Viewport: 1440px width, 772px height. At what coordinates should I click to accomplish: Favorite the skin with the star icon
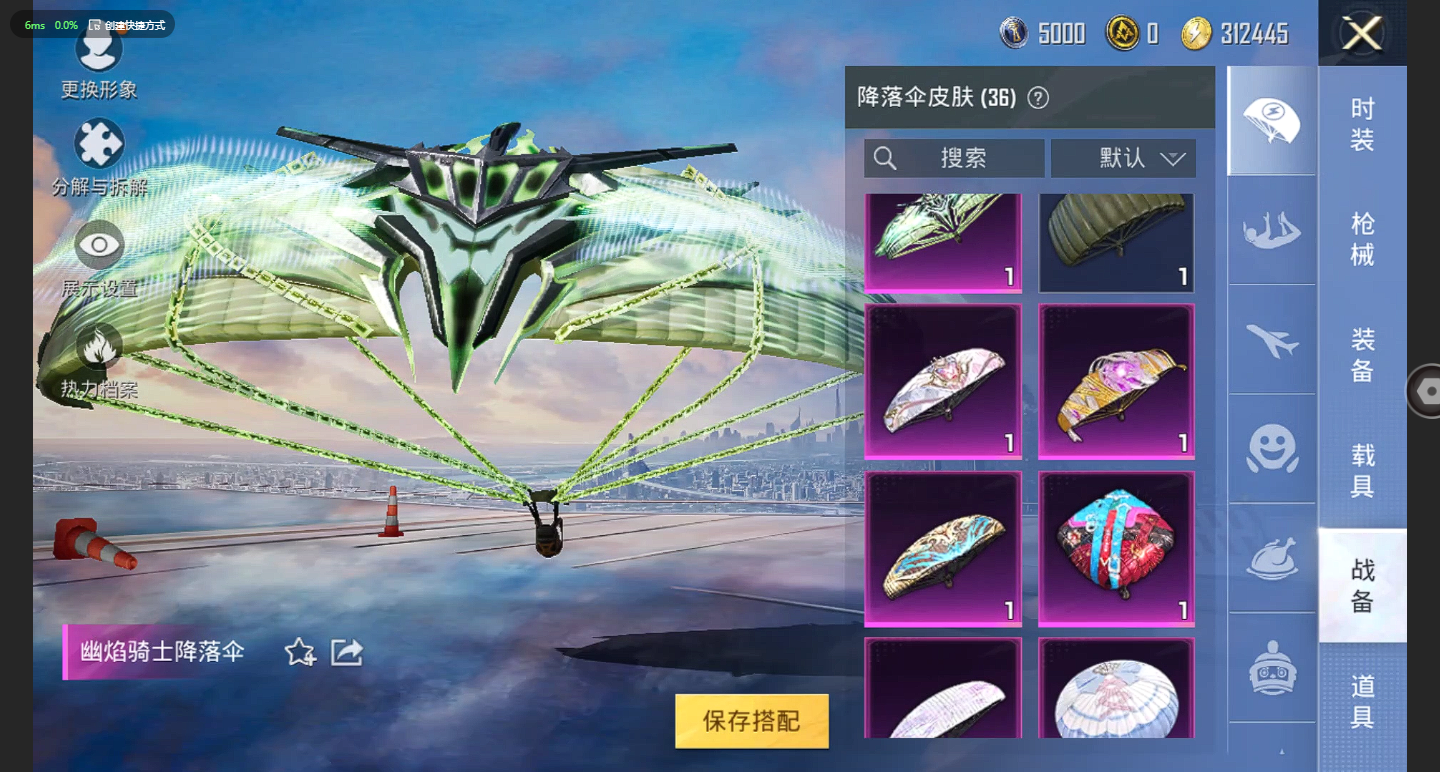300,653
